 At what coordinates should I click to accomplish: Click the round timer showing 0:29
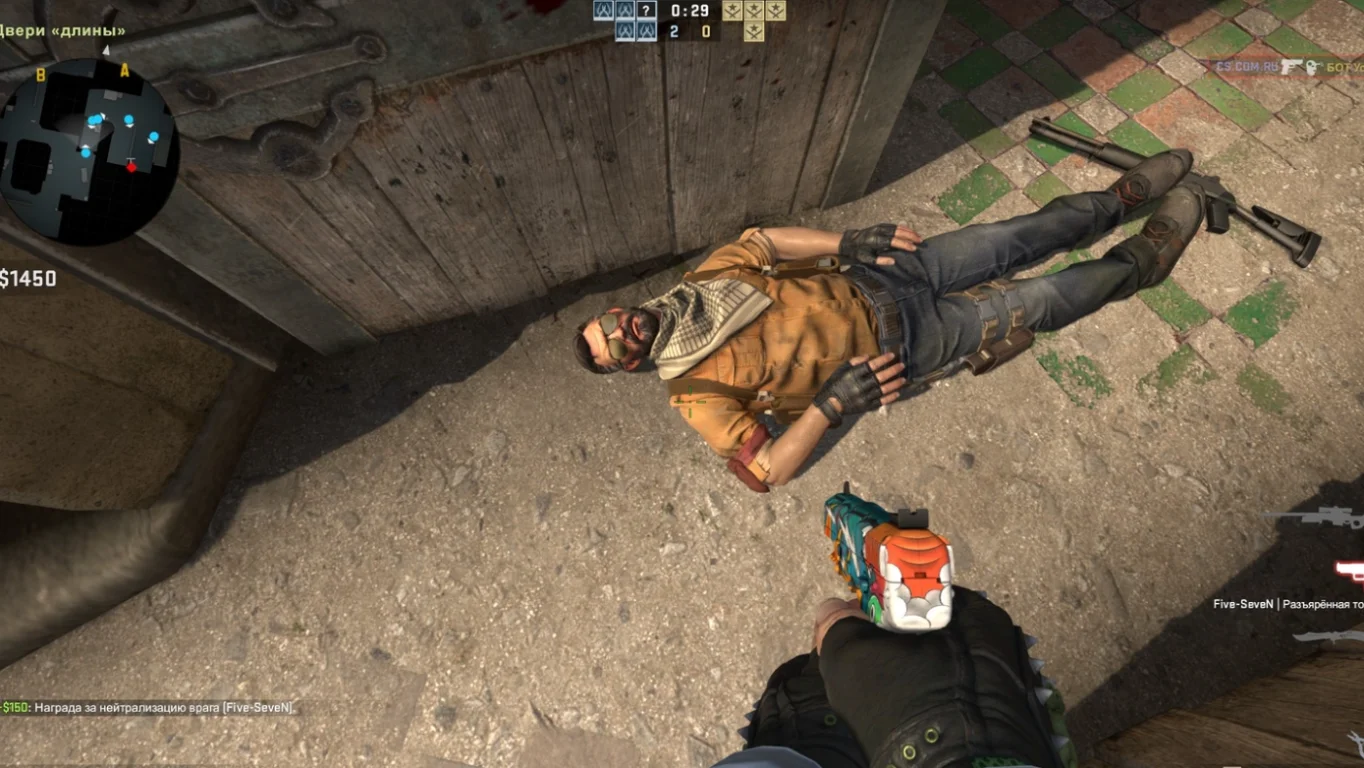[x=688, y=12]
